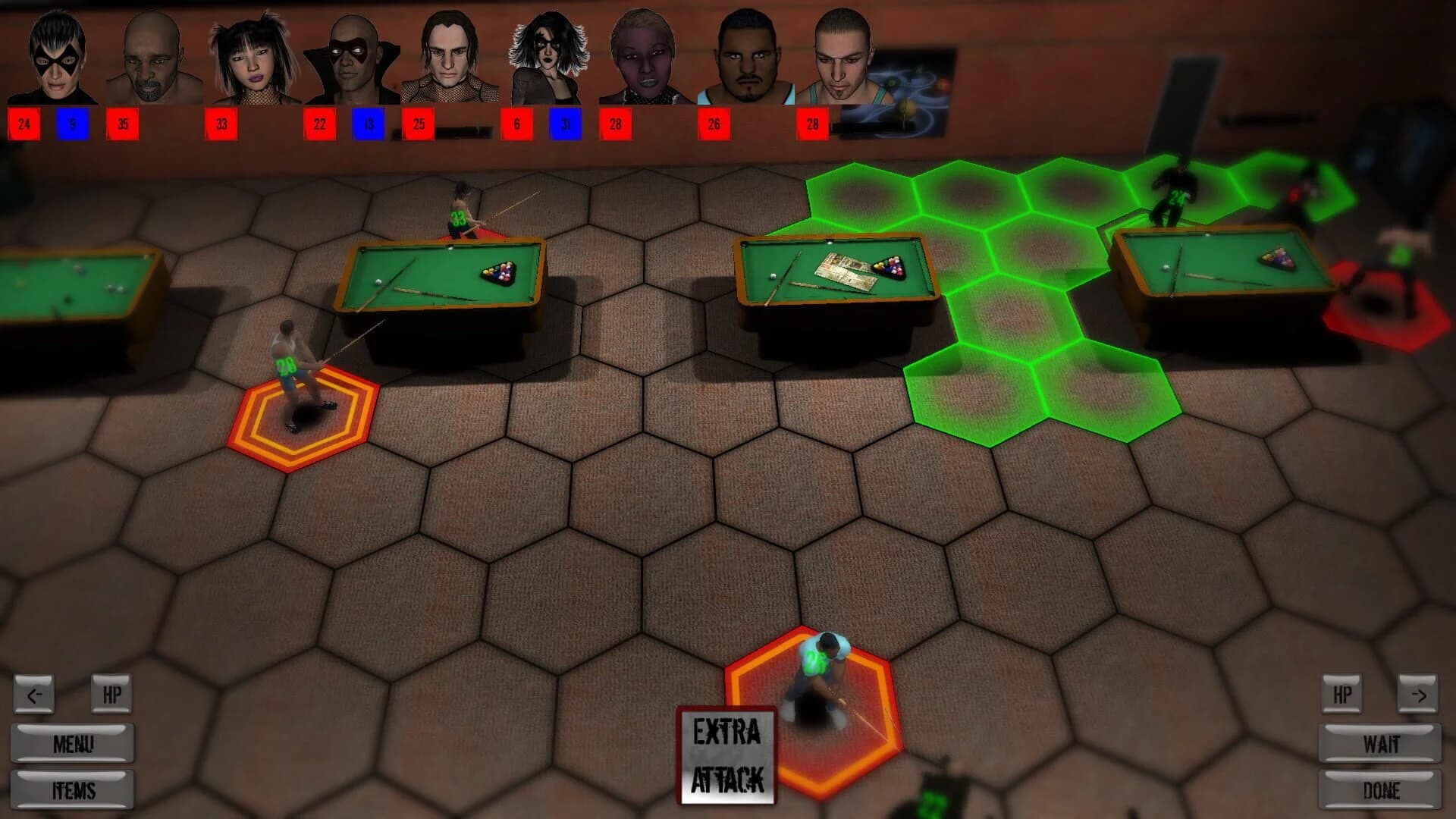Open the Menu
Image resolution: width=1456 pixels, height=819 pixels.
(x=72, y=743)
